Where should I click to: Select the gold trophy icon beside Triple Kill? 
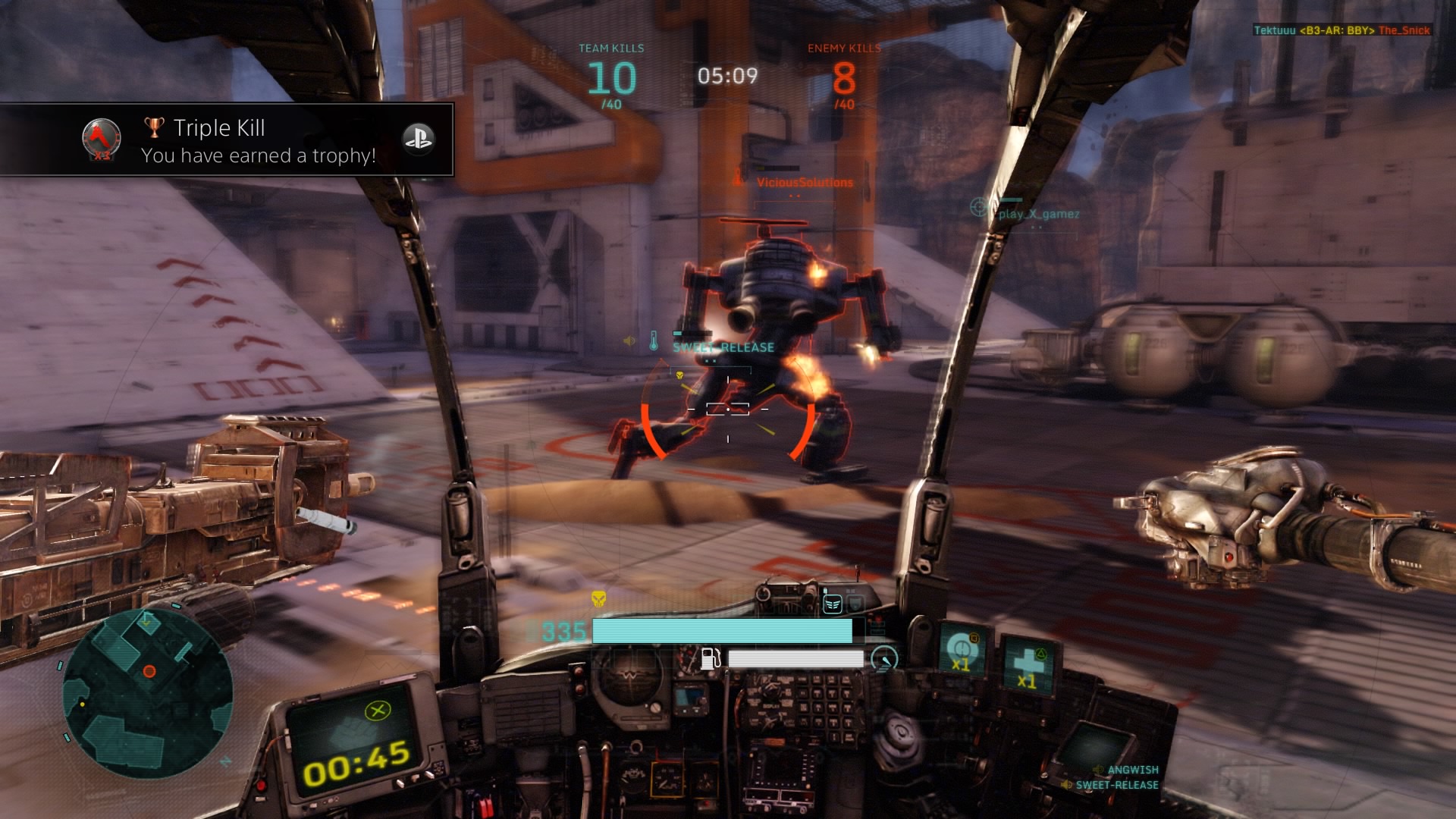pos(154,127)
